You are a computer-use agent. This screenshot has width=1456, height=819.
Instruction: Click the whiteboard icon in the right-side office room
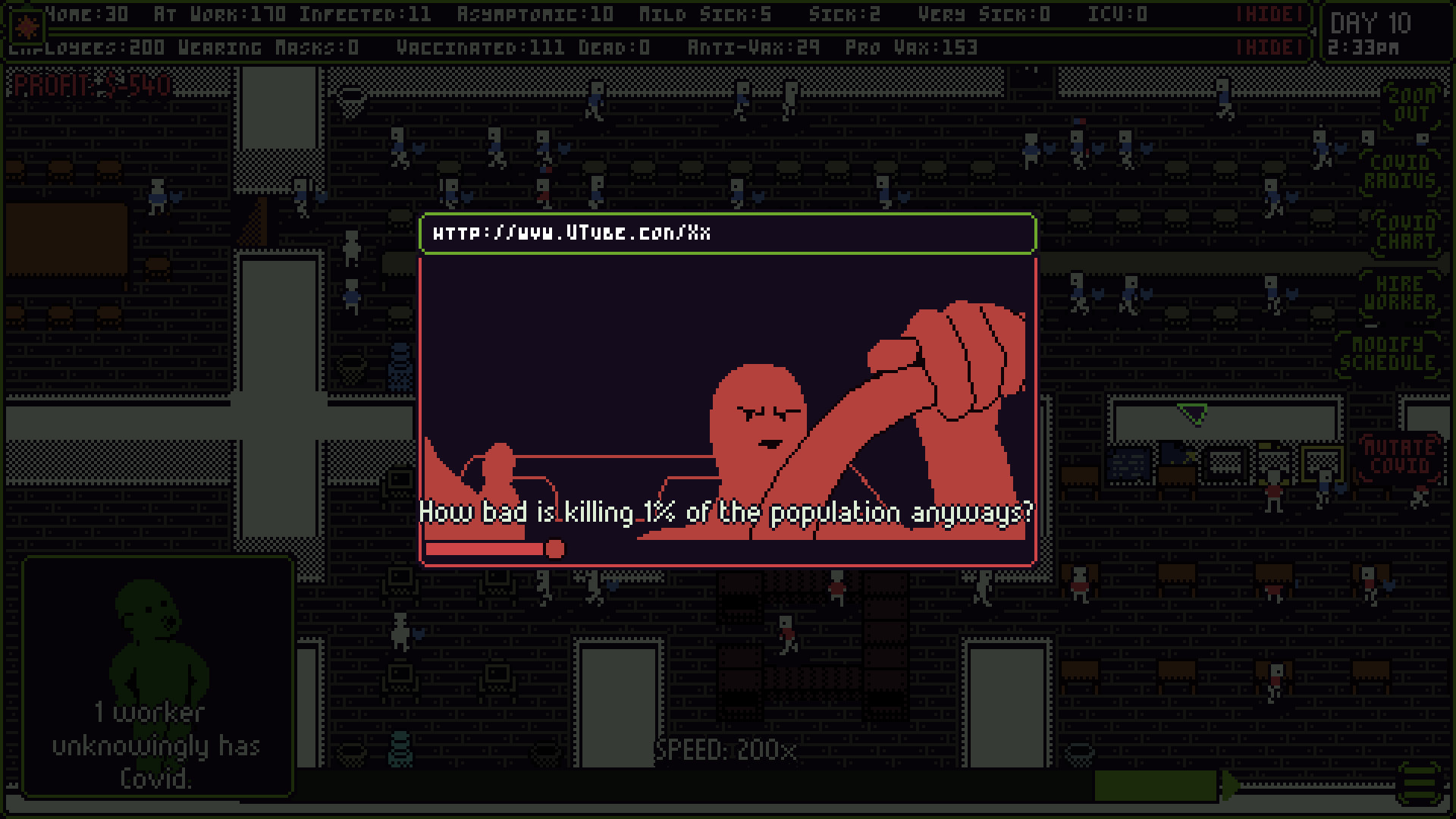(x=1128, y=464)
